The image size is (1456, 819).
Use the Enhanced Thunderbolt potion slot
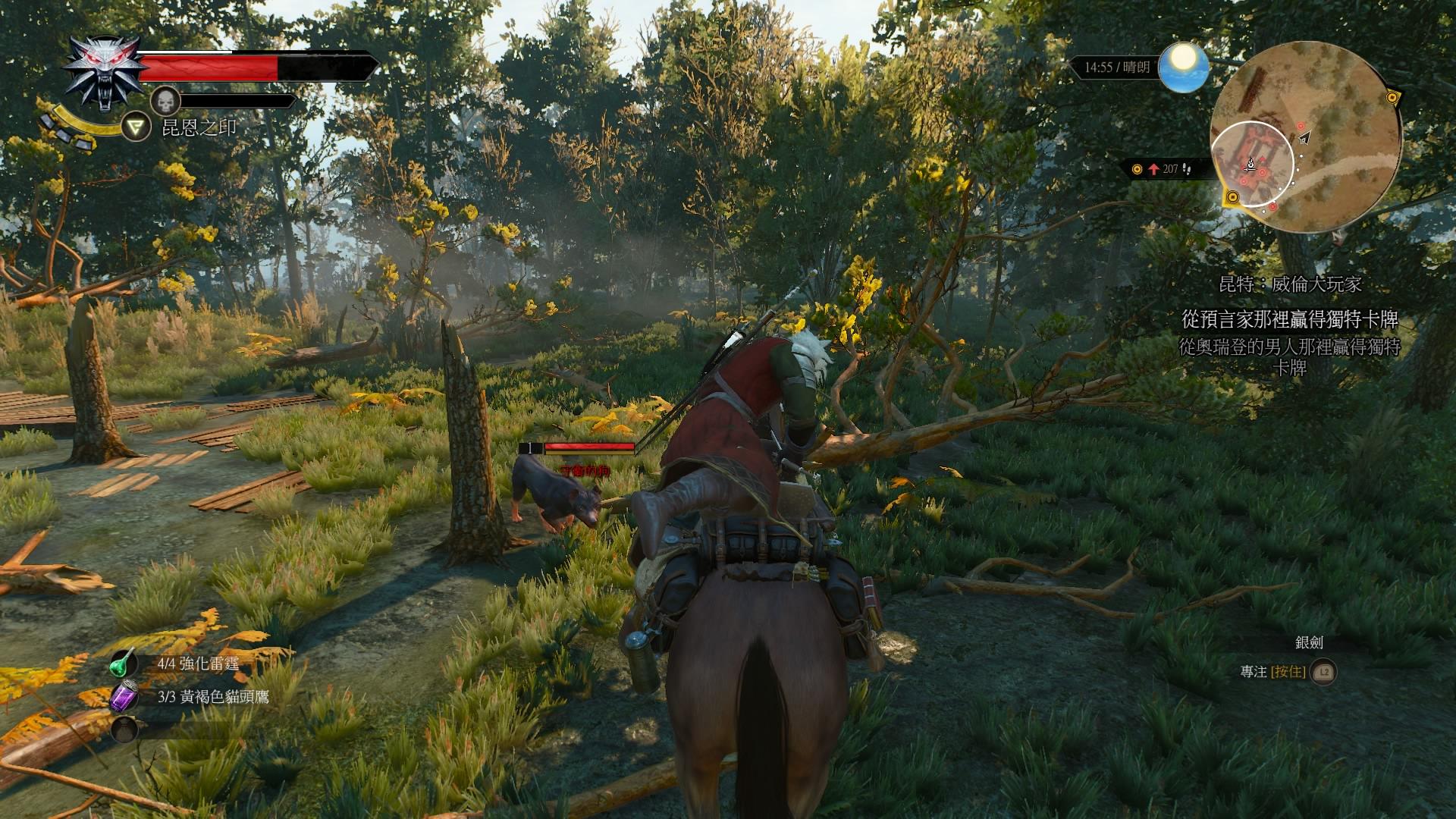click(124, 664)
